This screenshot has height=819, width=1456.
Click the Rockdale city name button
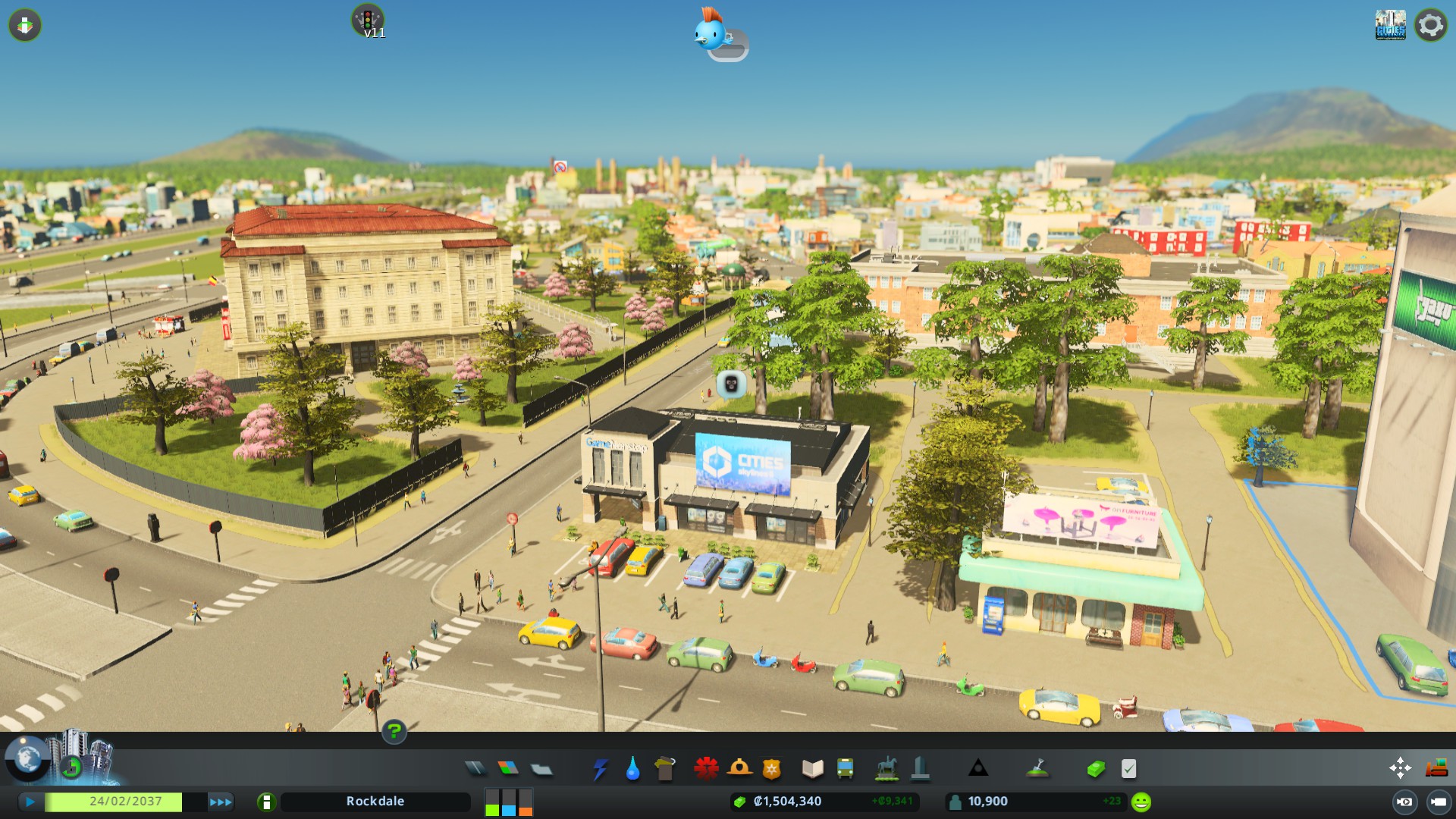[x=375, y=801]
